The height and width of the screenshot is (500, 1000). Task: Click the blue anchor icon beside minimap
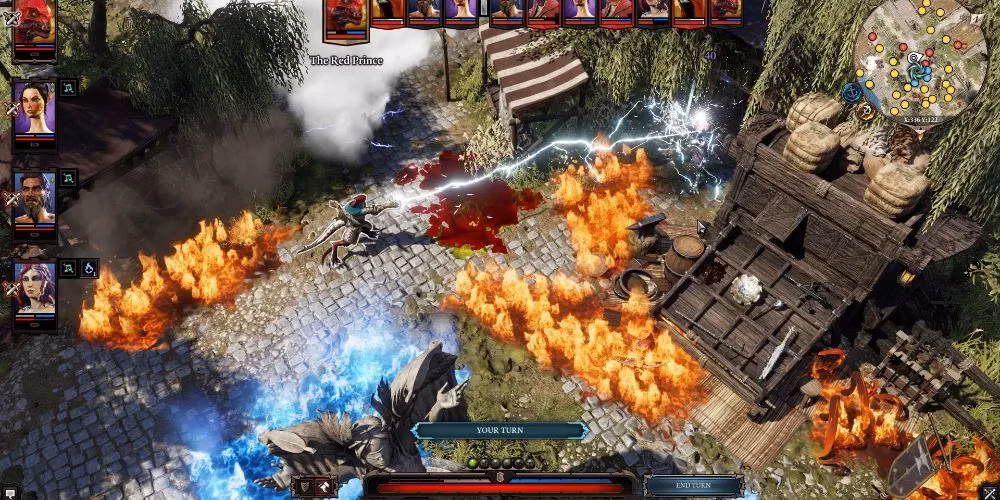tap(852, 91)
